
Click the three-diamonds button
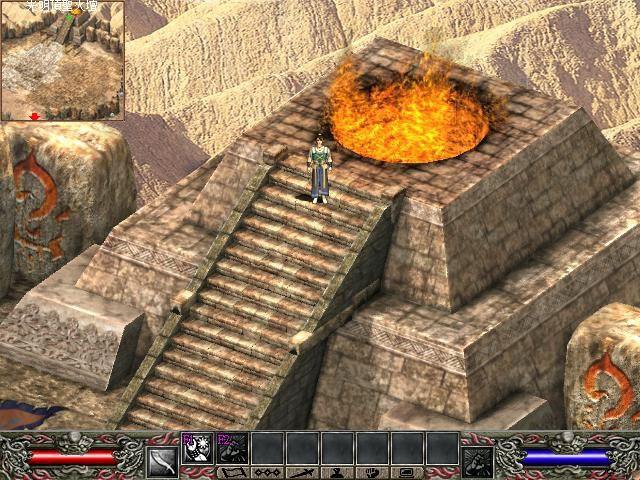point(267,472)
